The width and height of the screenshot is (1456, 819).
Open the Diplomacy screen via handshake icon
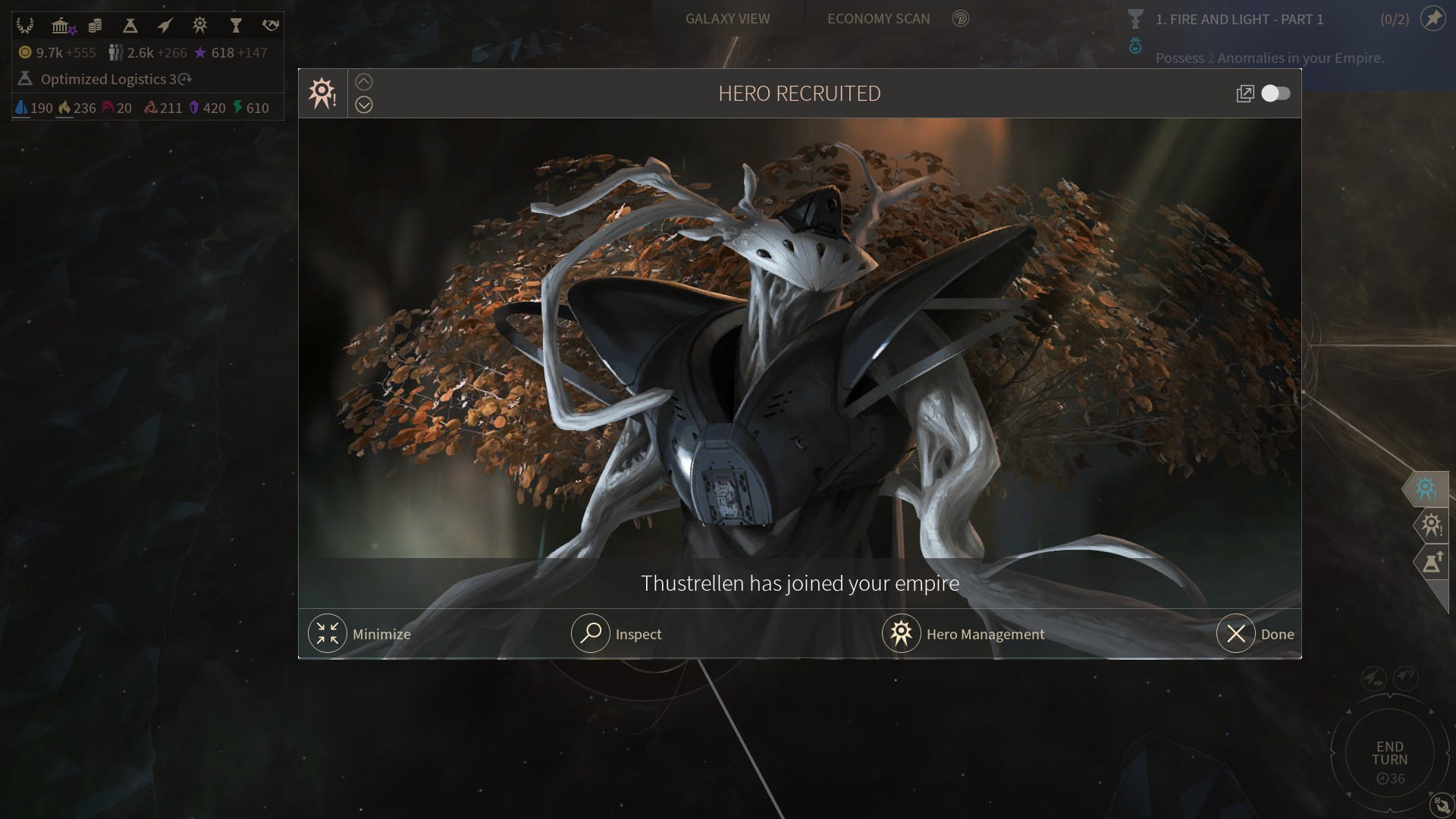tap(270, 25)
